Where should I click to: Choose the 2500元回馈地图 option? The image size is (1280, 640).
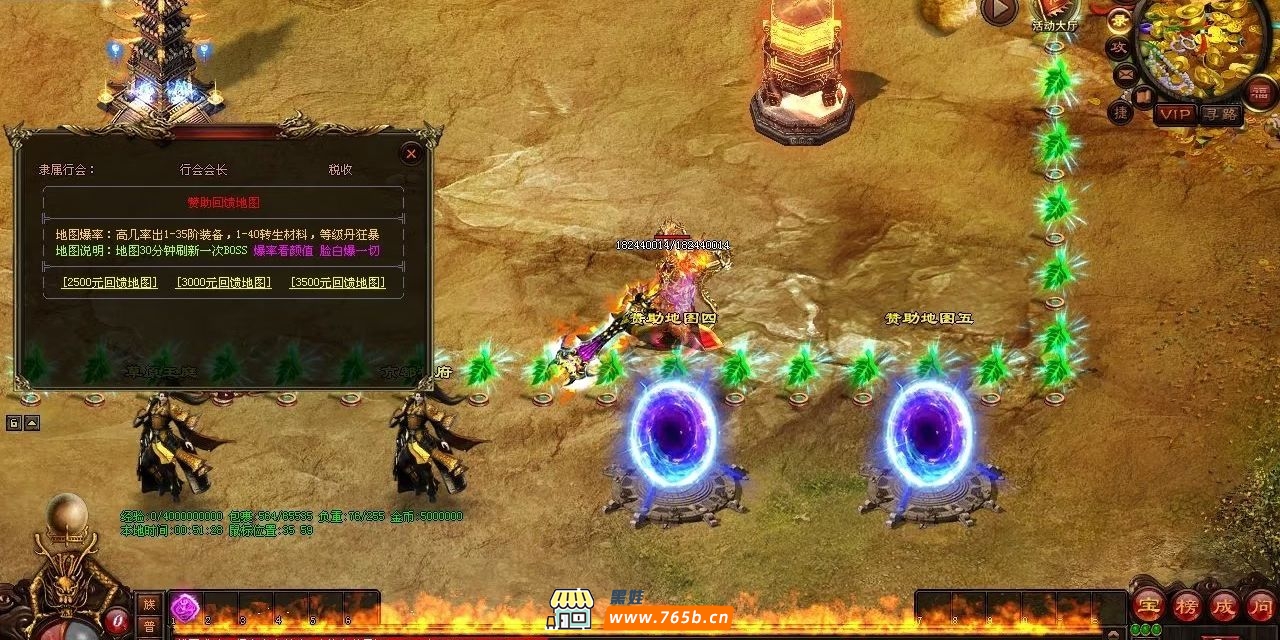(x=109, y=283)
